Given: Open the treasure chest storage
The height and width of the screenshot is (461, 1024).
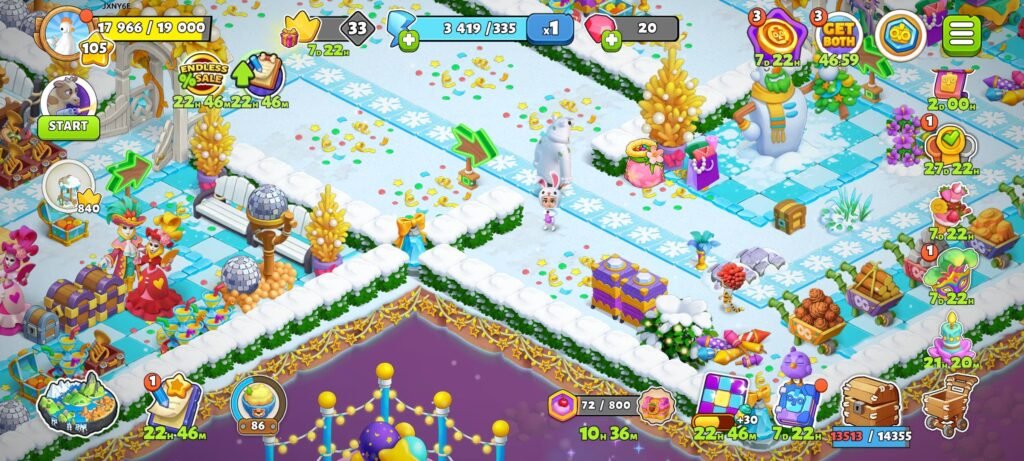Looking at the screenshot, I should [870, 402].
